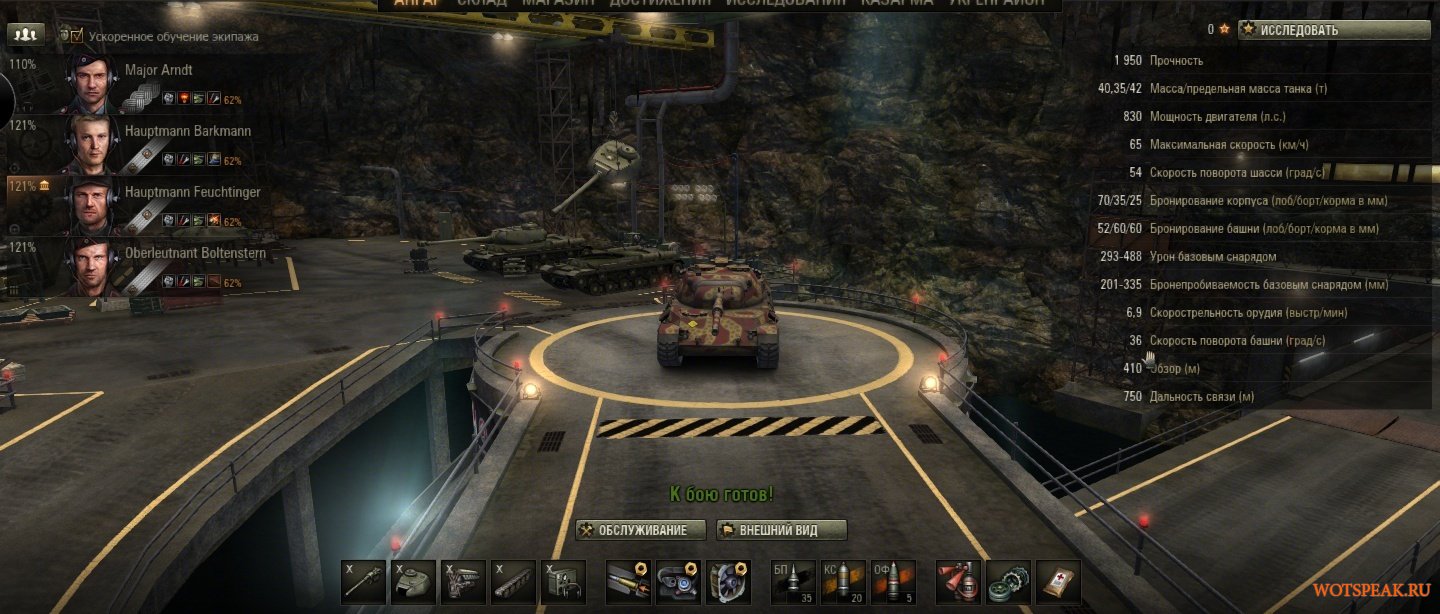Screen dimensions: 1440x614
Task: Select the turret module slot
Action: point(413,581)
